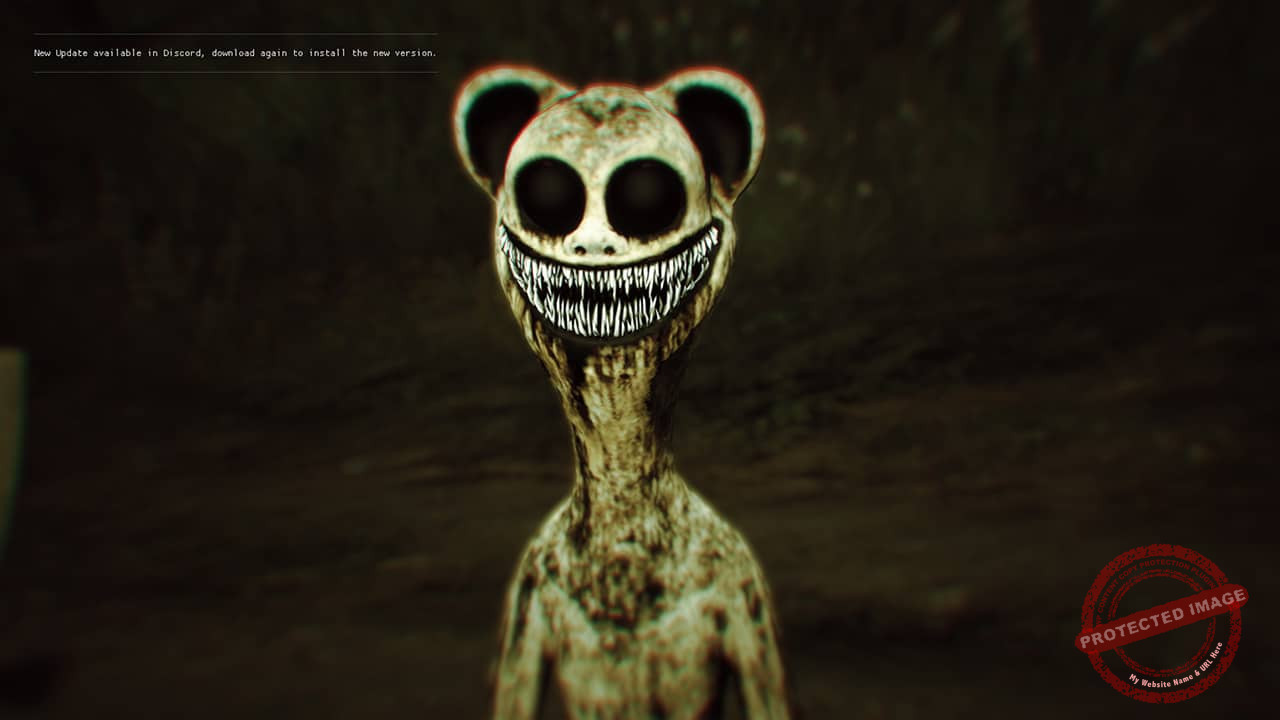Click the New Update available notification
This screenshot has height=720, width=1280.
pyautogui.click(x=235, y=53)
